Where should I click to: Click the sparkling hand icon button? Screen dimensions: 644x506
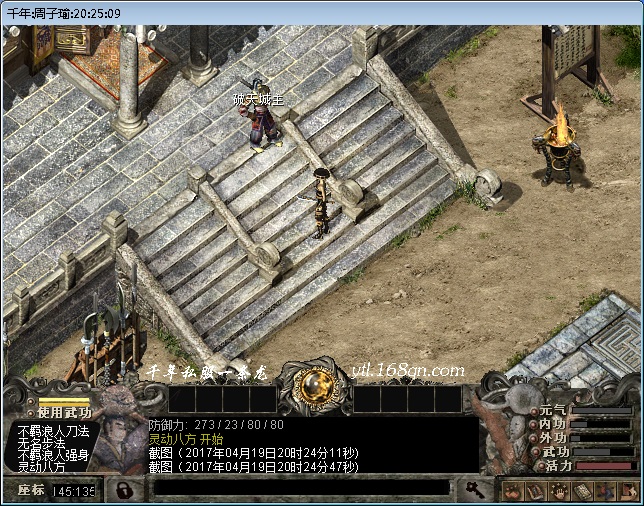coord(559,491)
